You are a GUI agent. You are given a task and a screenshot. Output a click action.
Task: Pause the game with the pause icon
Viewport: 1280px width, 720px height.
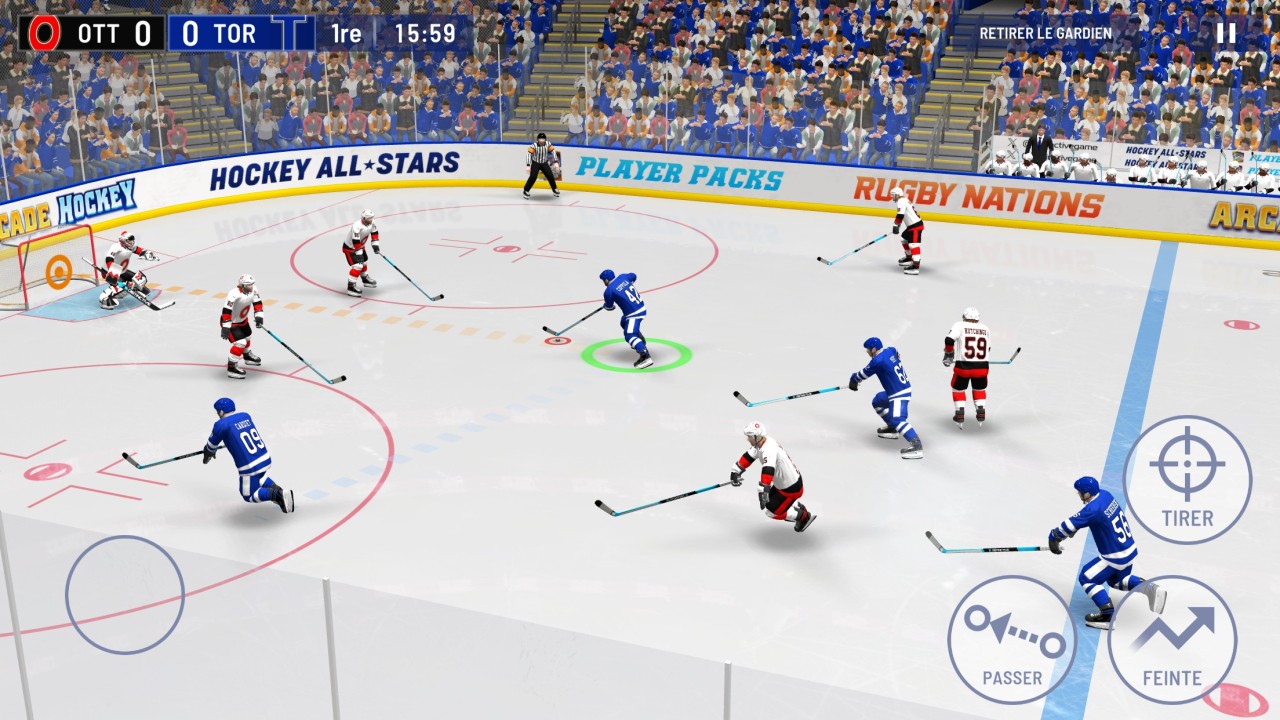point(1226,33)
